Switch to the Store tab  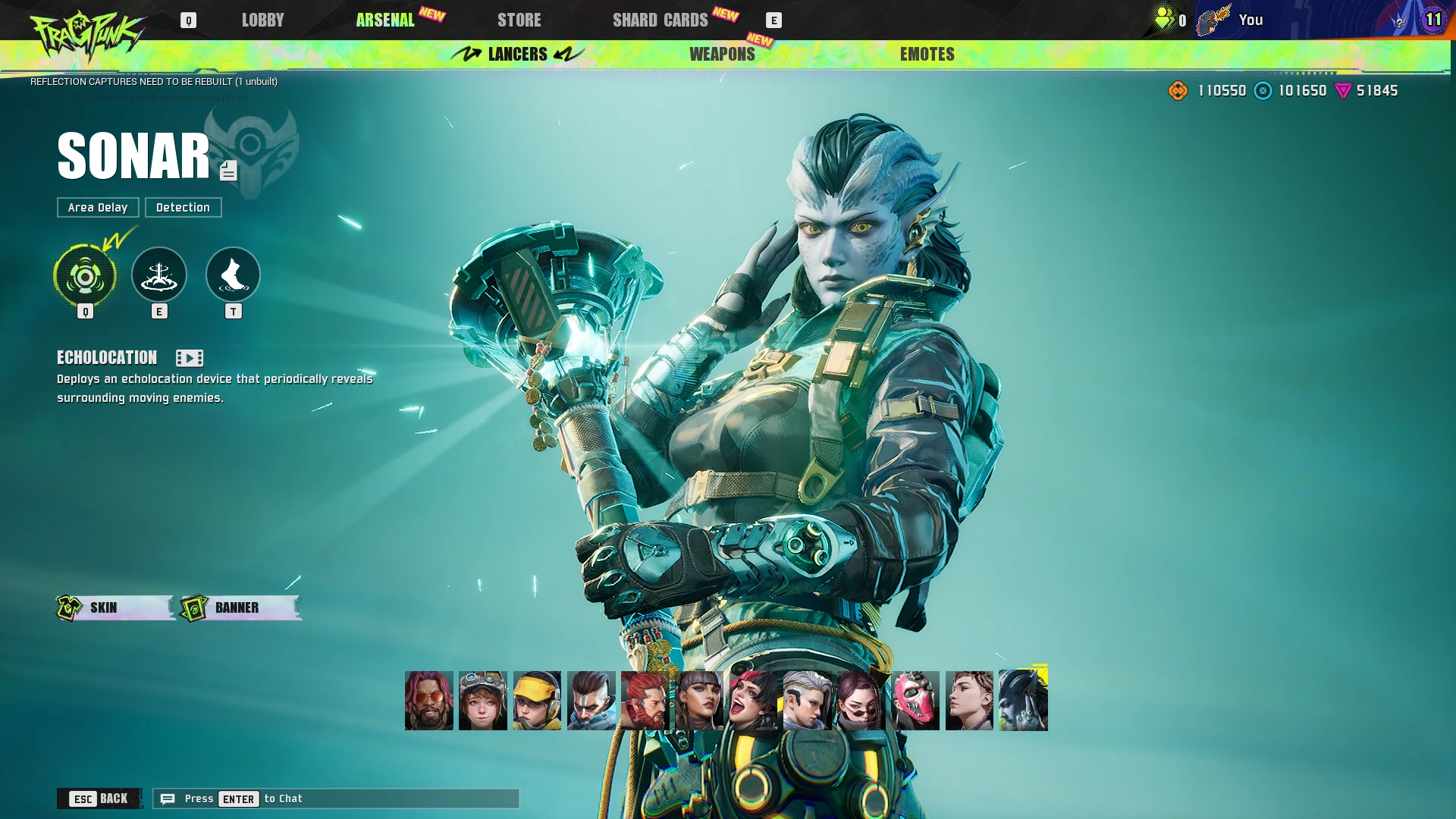click(519, 20)
